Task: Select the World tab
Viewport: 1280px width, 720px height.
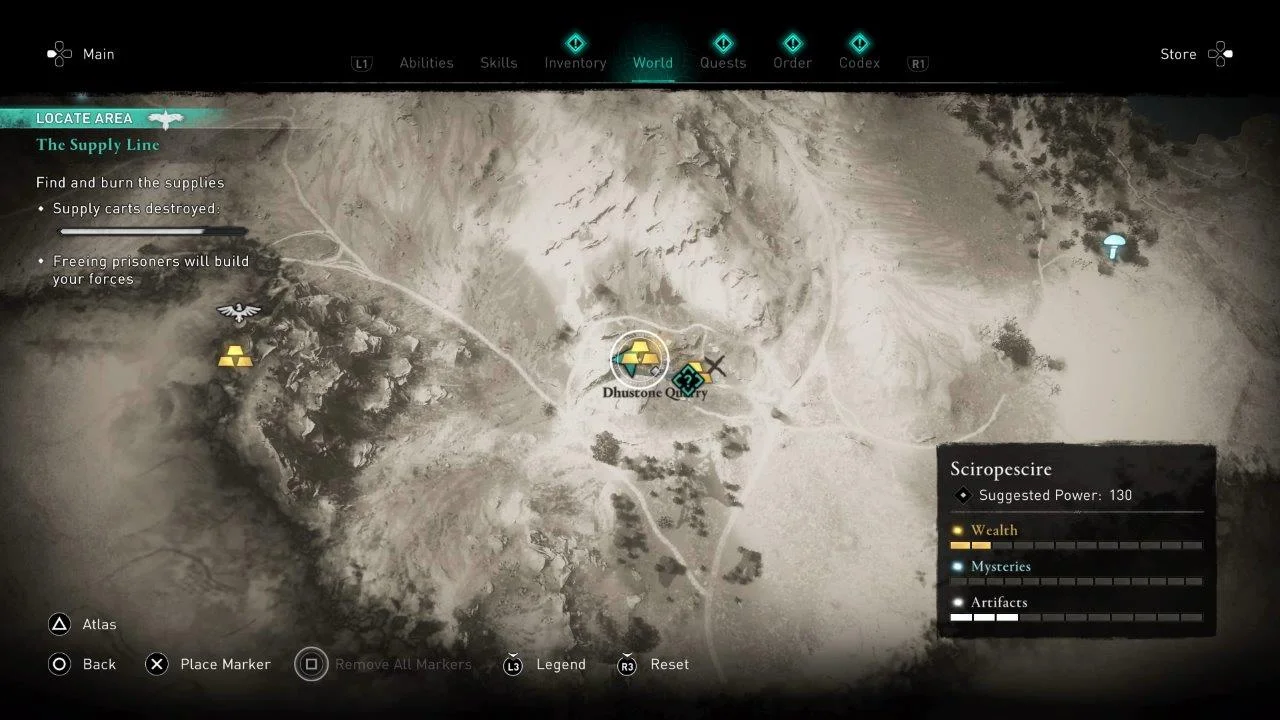Action: tap(652, 63)
